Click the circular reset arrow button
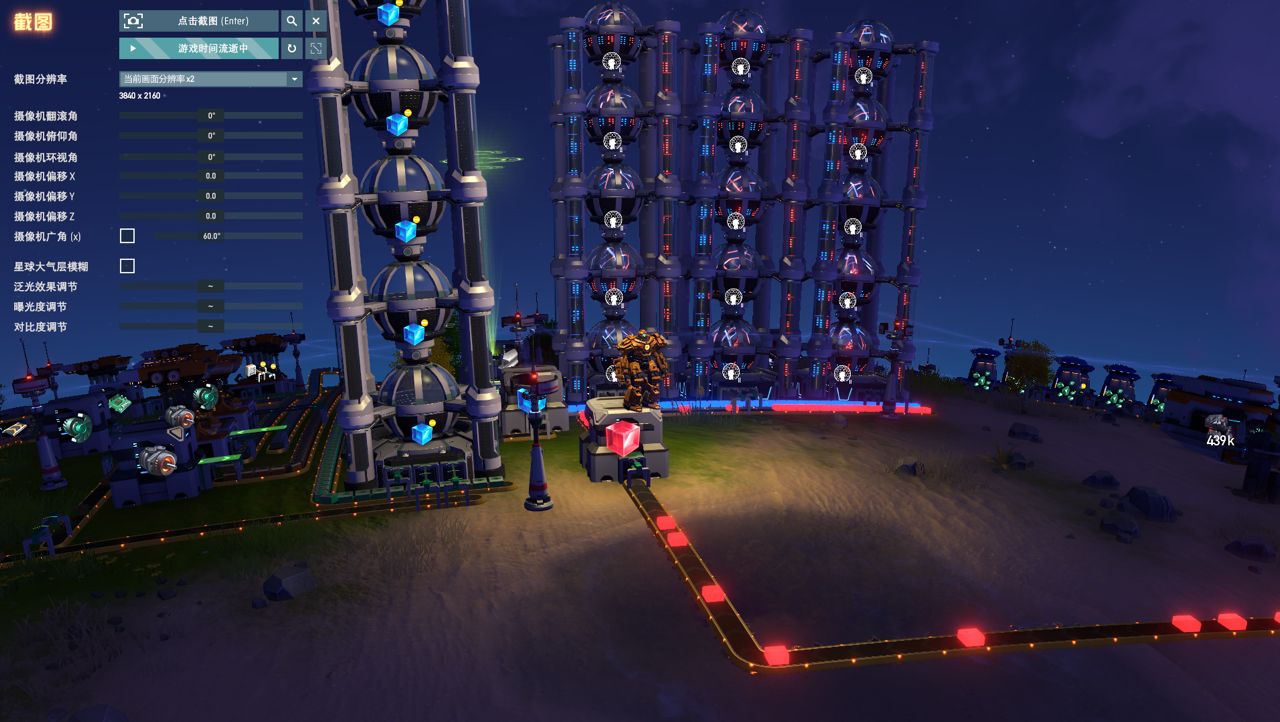The image size is (1280, 722). coord(291,48)
